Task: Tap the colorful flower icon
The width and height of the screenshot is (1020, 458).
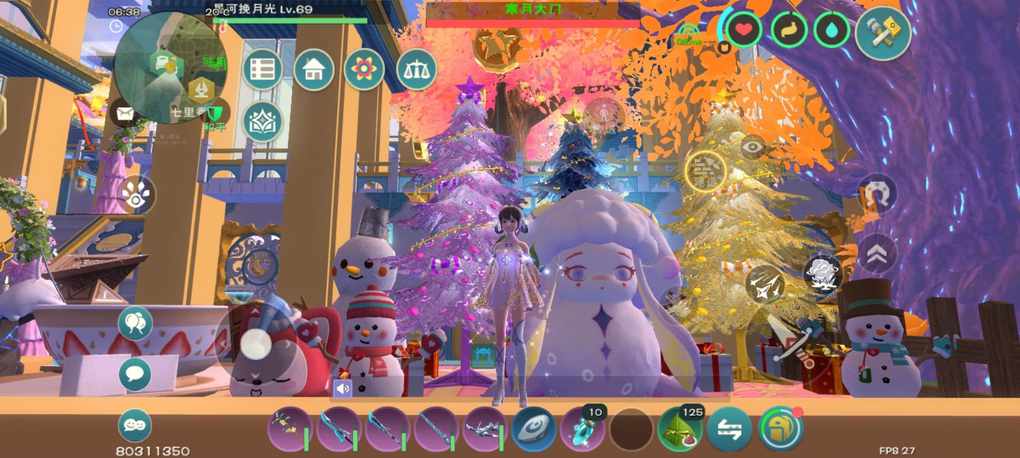Action: point(364,69)
